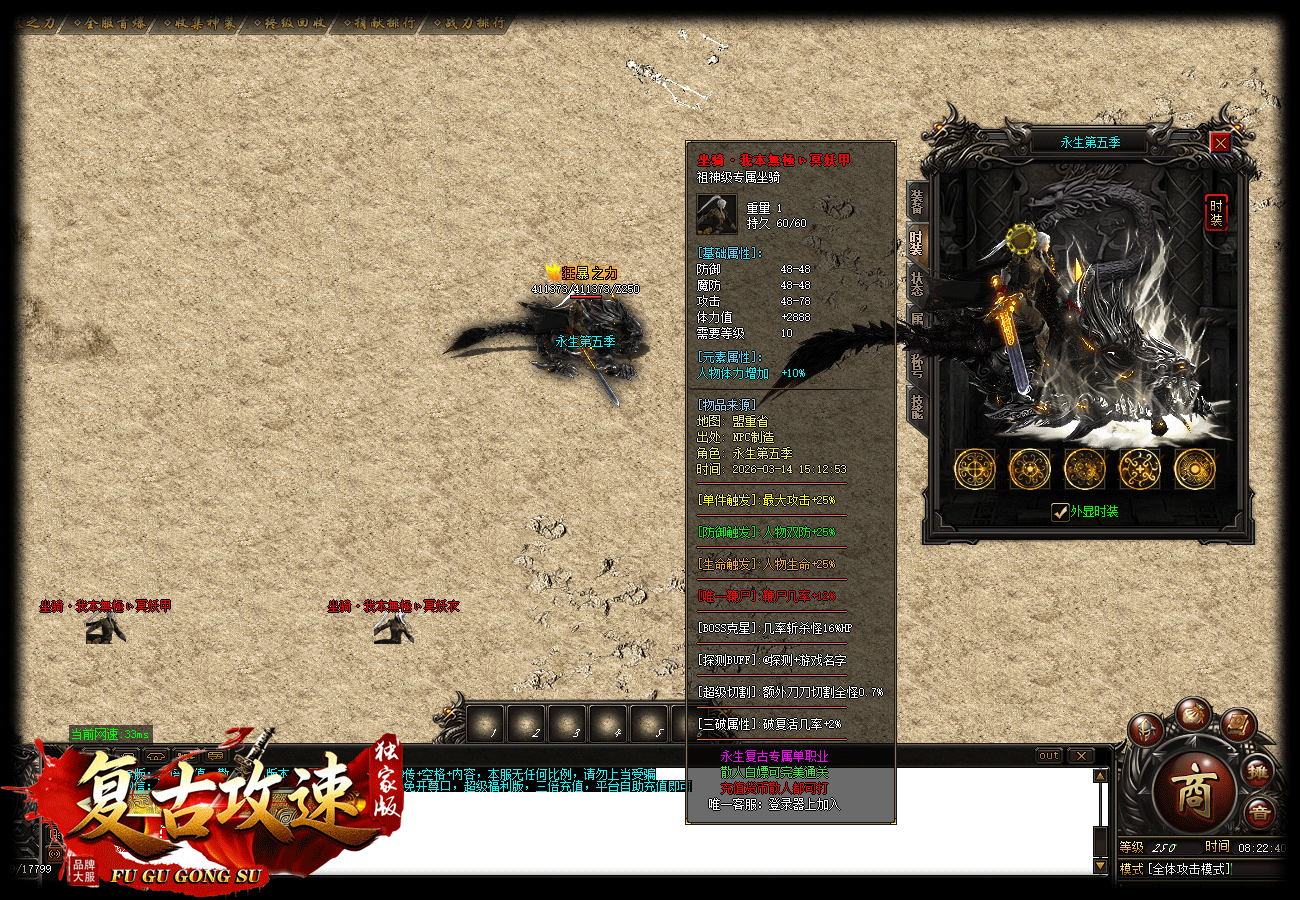This screenshot has width=1300, height=900.
Task: Click the 摊 stall button
Action: 1257,771
